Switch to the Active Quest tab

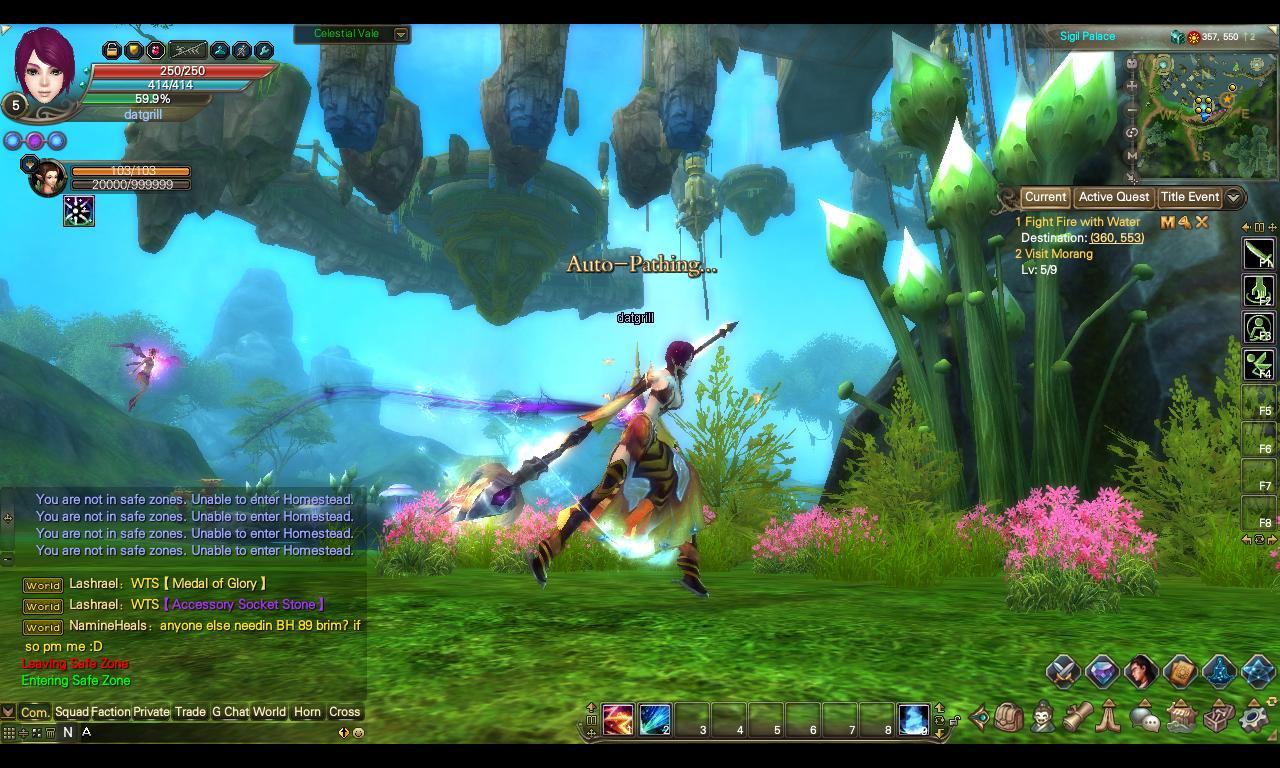(x=1113, y=197)
